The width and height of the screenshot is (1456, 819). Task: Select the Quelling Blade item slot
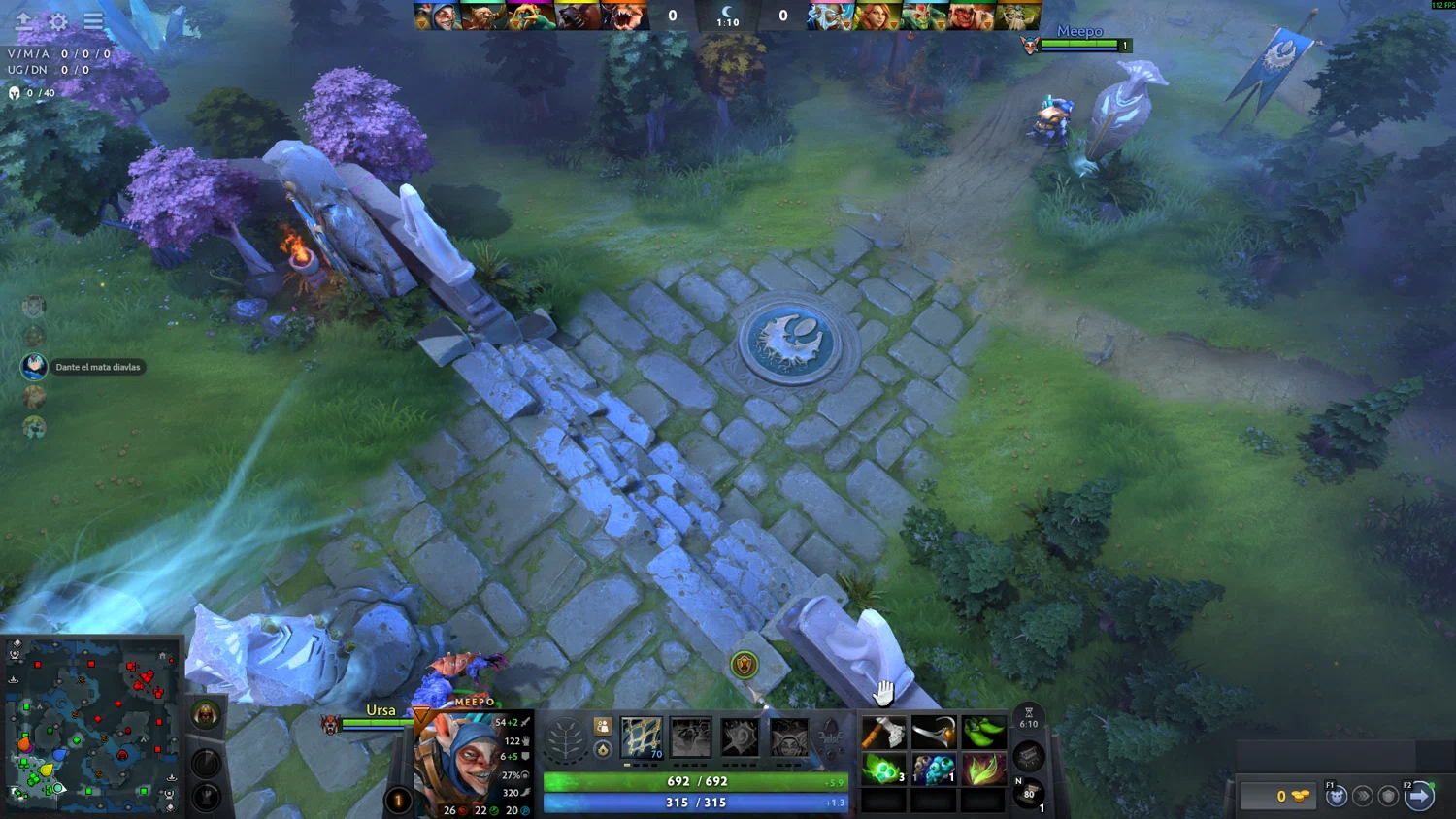coord(883,733)
